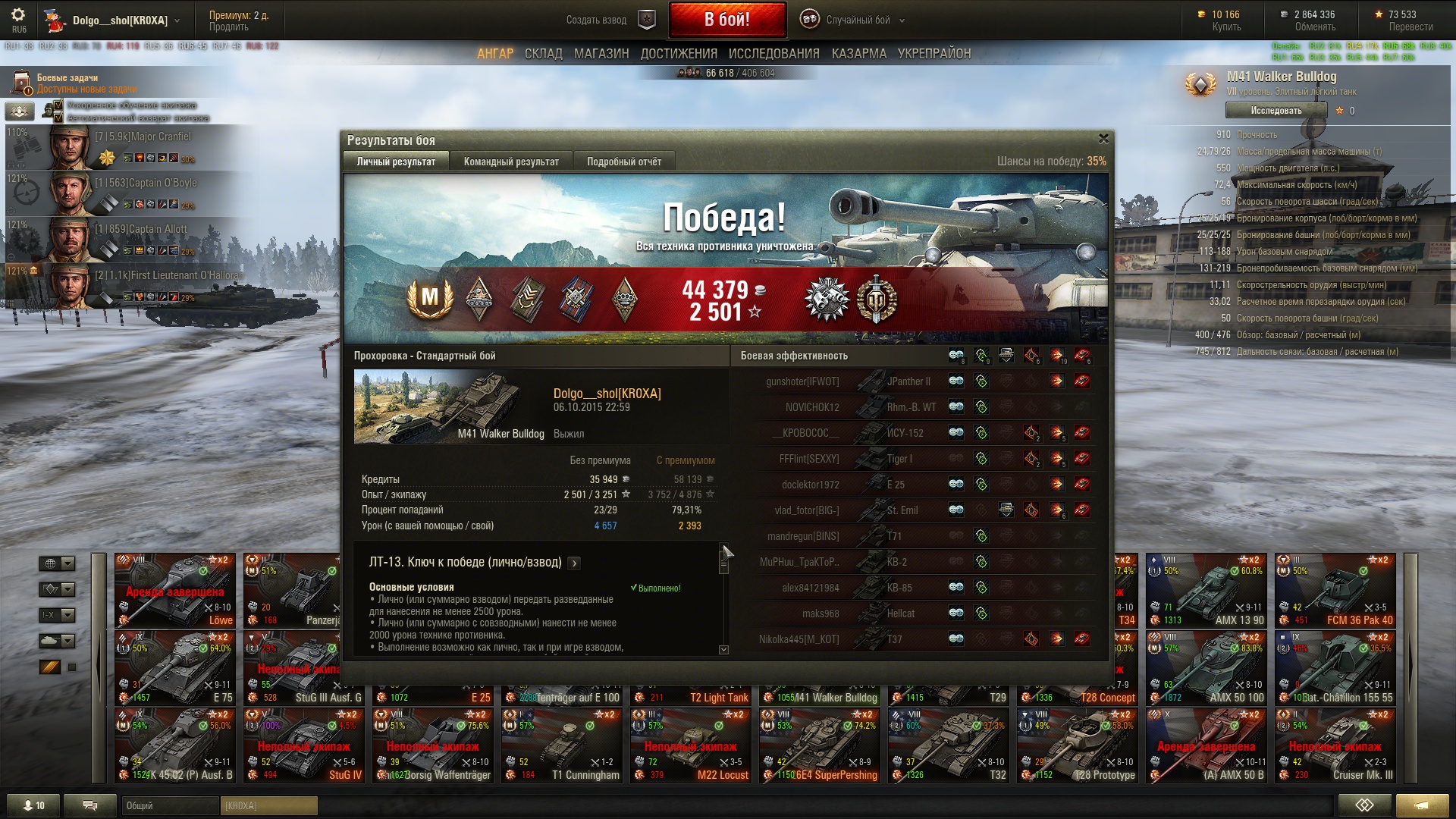Open the СКЛАД menu
Screen dimensions: 1456x819
543,54
